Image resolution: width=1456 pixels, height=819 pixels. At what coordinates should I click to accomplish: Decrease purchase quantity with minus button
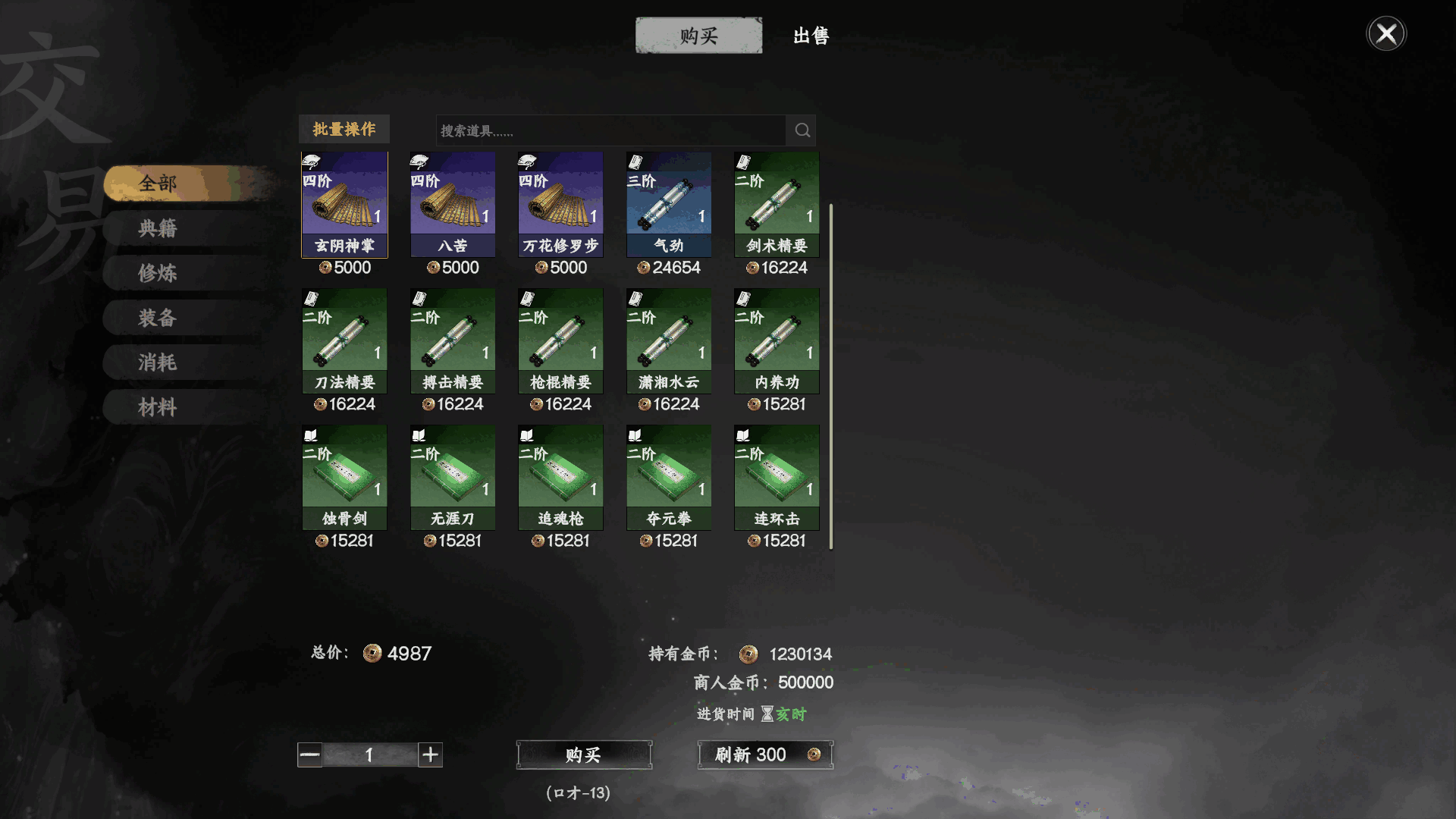click(309, 755)
